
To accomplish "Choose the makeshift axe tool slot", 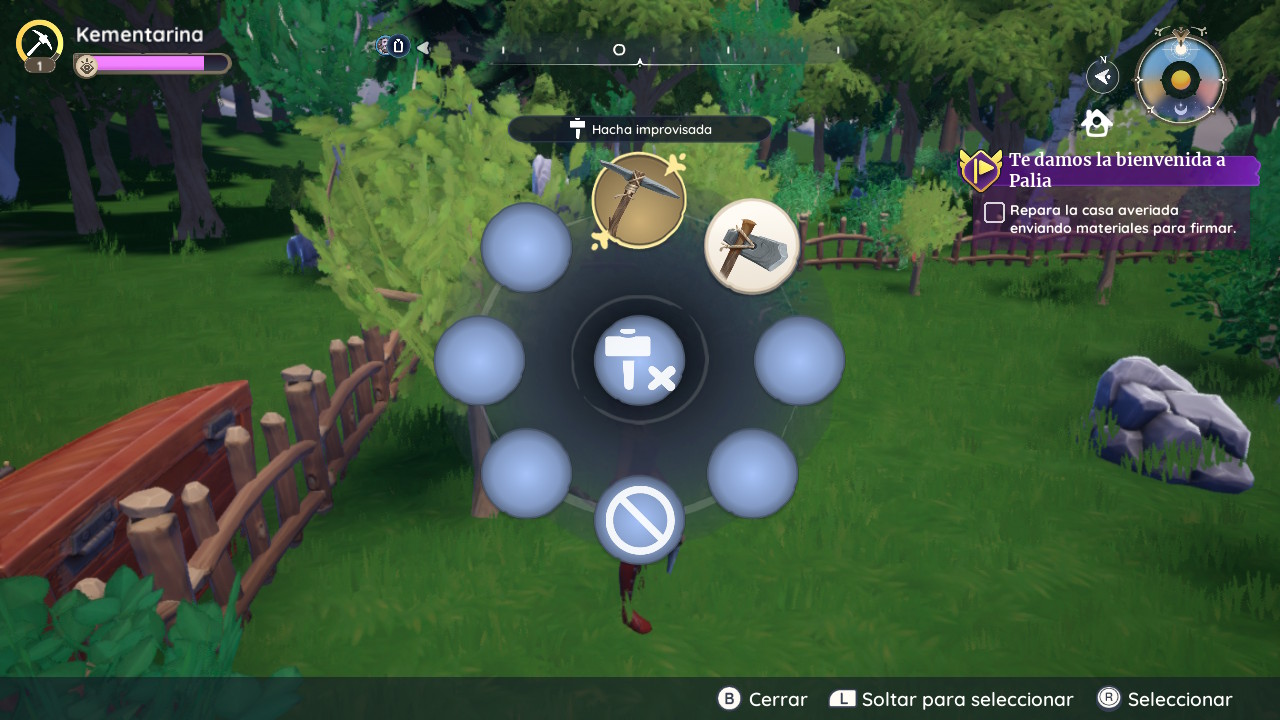I will (752, 246).
